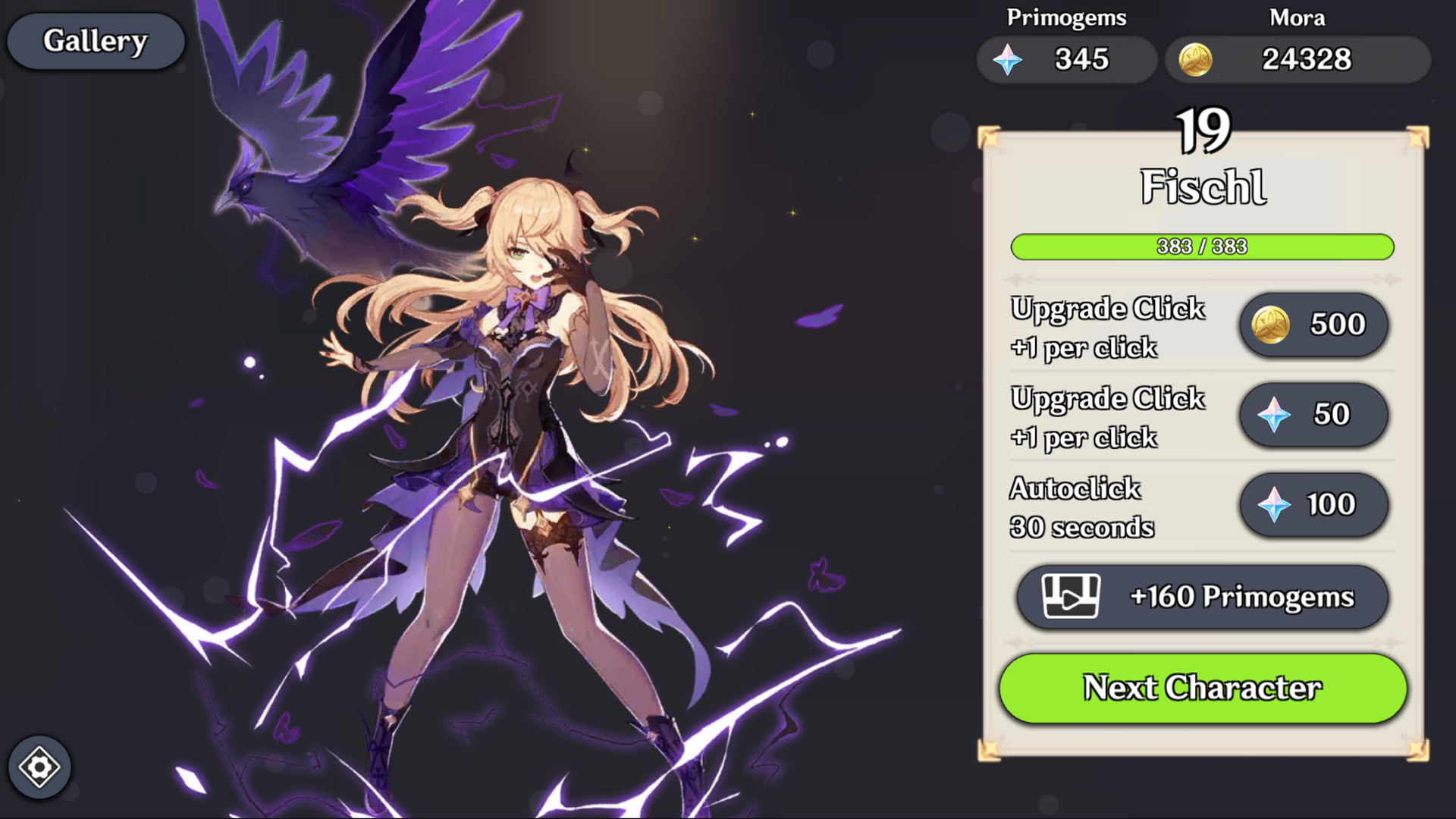Buy Upgrade Click for 500 Mora

1313,324
